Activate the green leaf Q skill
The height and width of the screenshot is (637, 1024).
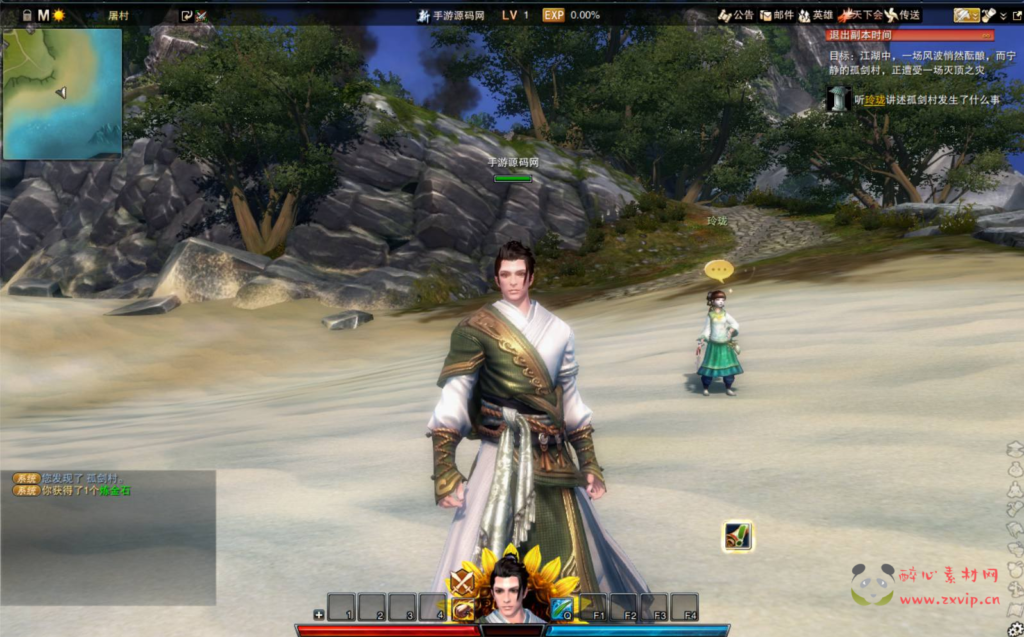click(561, 606)
